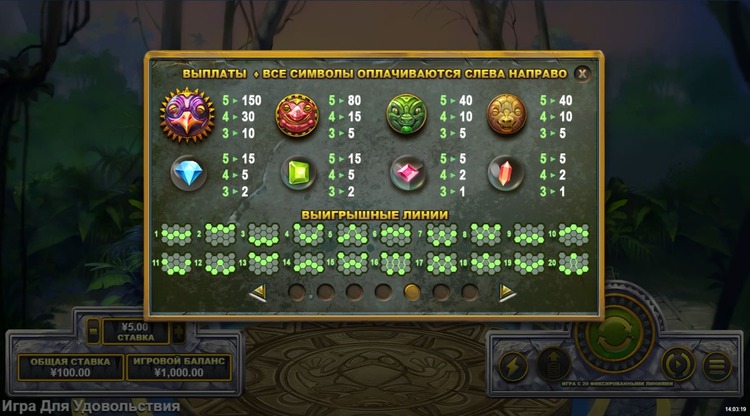Click the highlighted gold page dot

click(412, 292)
